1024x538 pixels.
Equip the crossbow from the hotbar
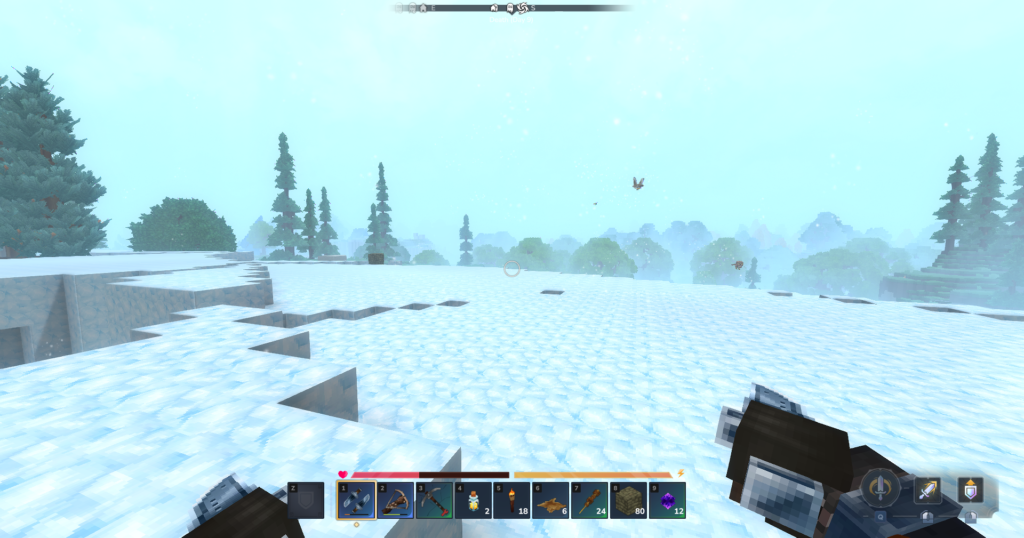[x=395, y=500]
